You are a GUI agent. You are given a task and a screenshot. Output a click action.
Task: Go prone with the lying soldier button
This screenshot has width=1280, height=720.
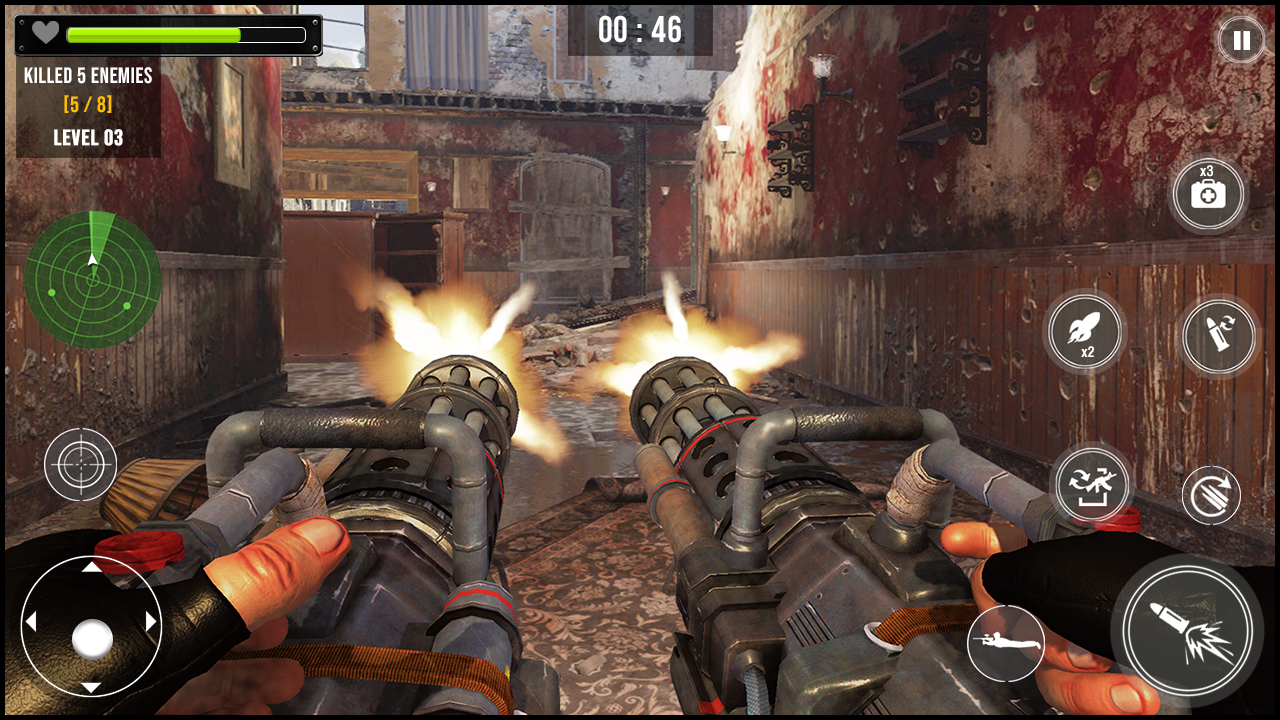[x=1005, y=643]
